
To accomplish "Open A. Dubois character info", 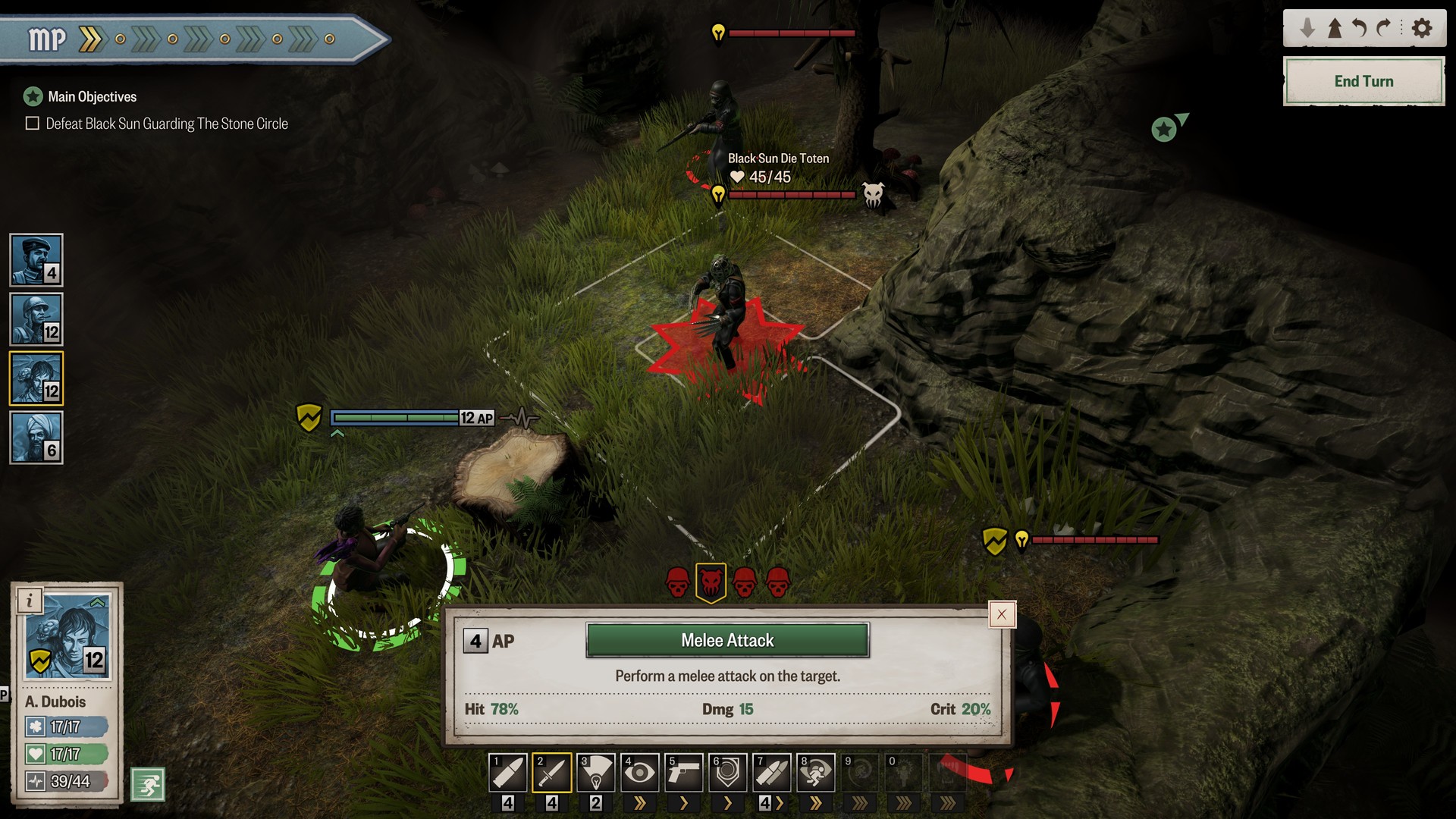I will [30, 601].
